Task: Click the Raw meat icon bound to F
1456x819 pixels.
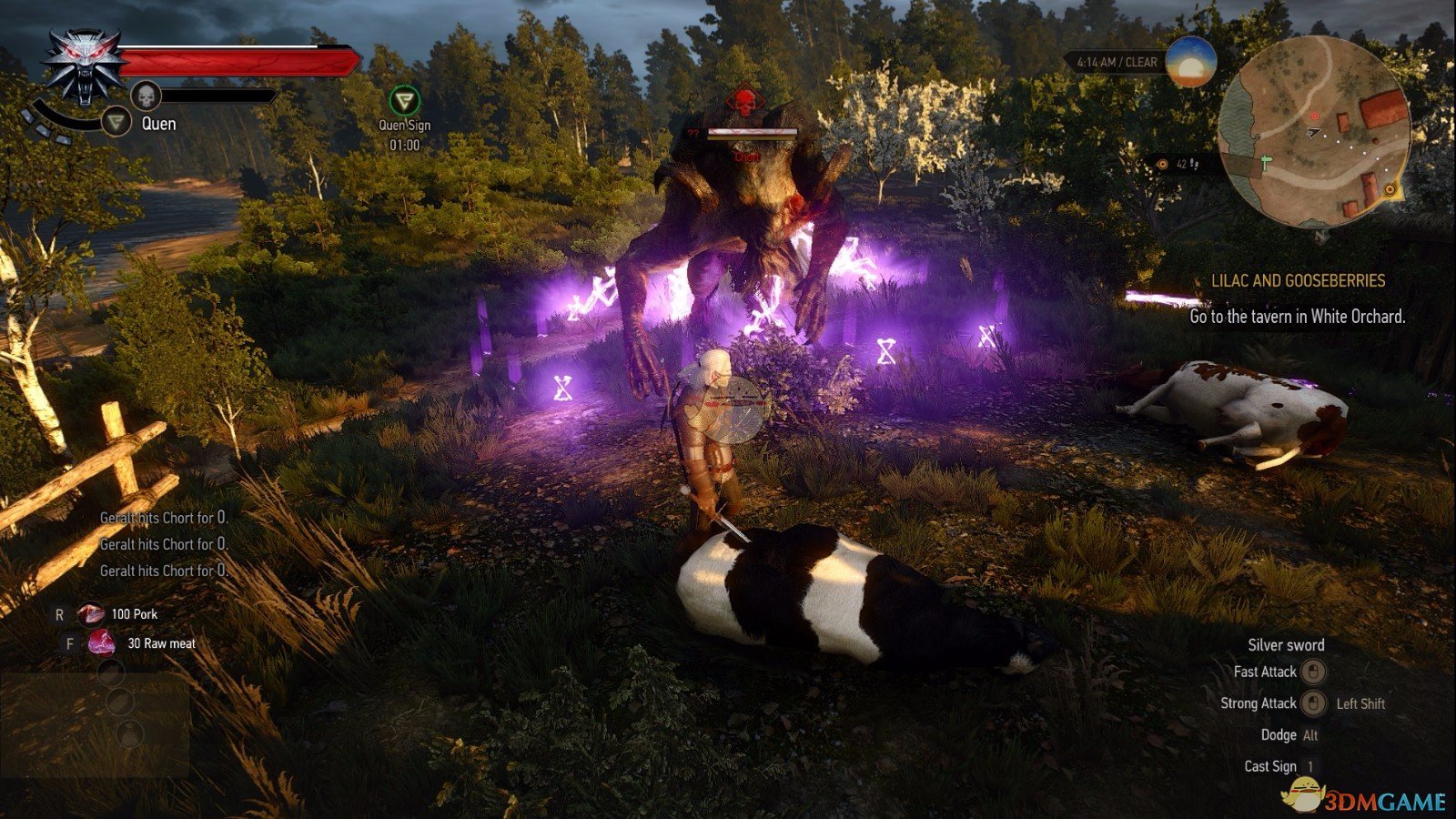Action: pyautogui.click(x=102, y=643)
